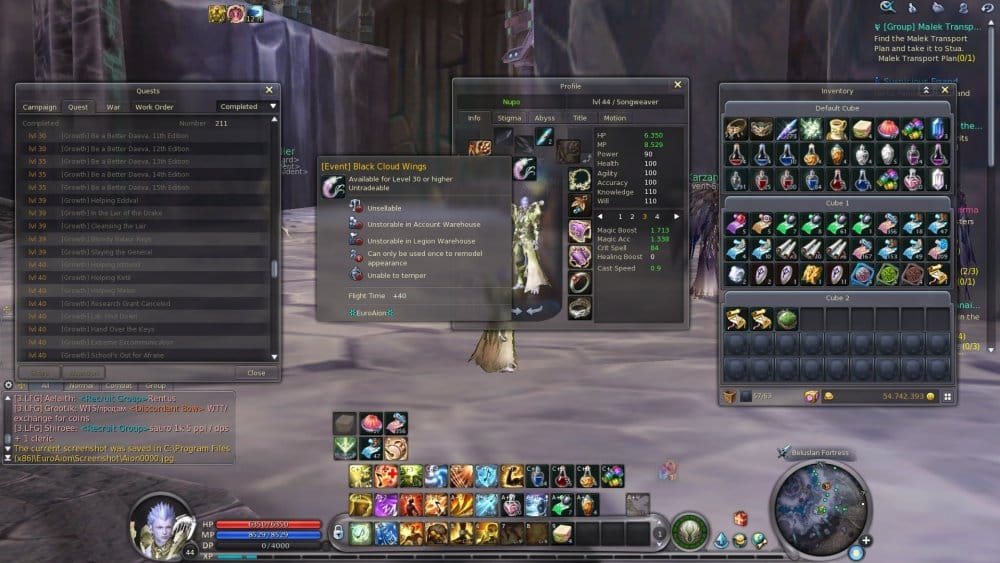The height and width of the screenshot is (563, 1000).
Task: Switch to the Stigma tab in Profile
Action: point(509,118)
